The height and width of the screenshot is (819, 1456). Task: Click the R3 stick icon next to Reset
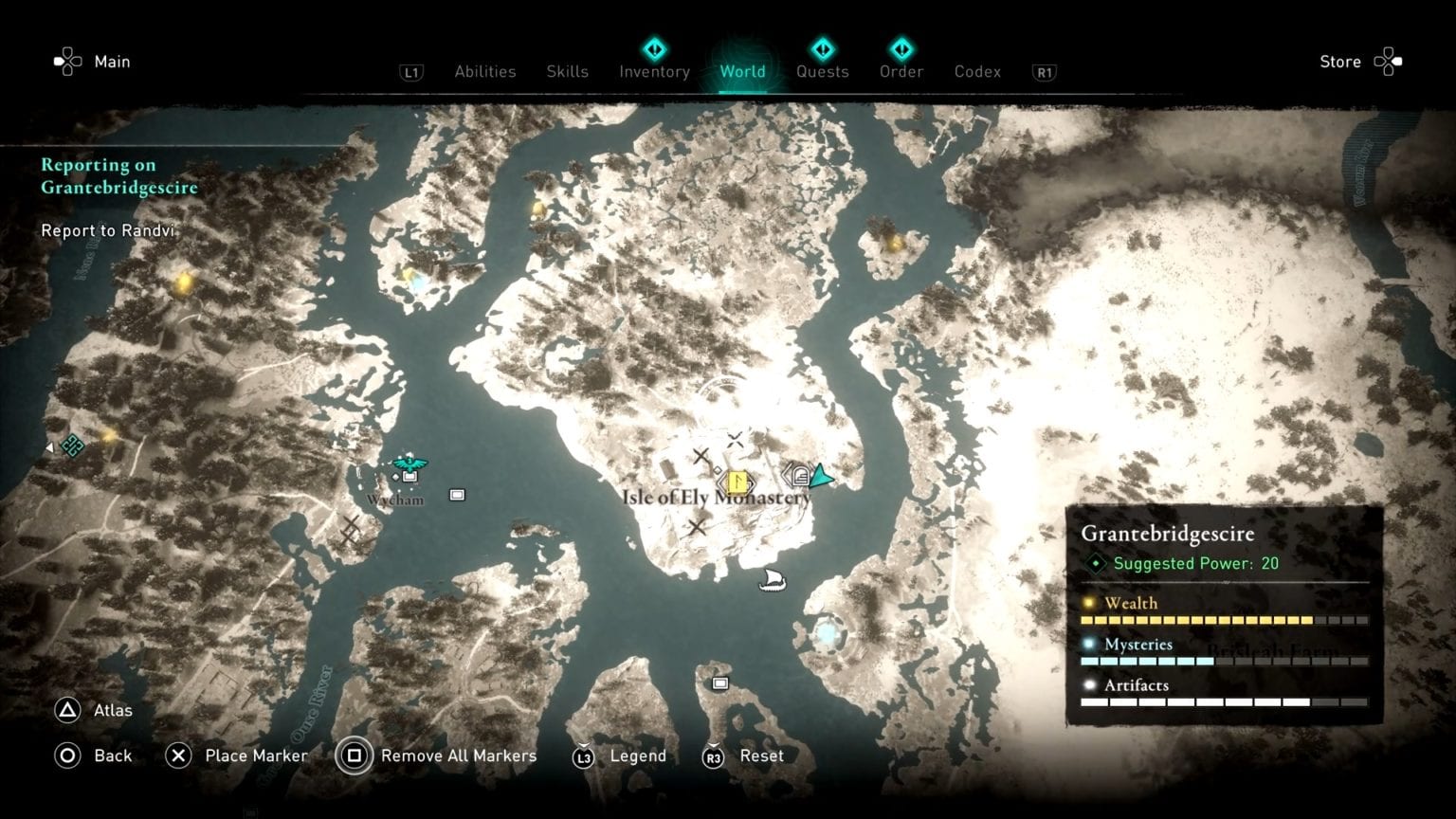(715, 755)
